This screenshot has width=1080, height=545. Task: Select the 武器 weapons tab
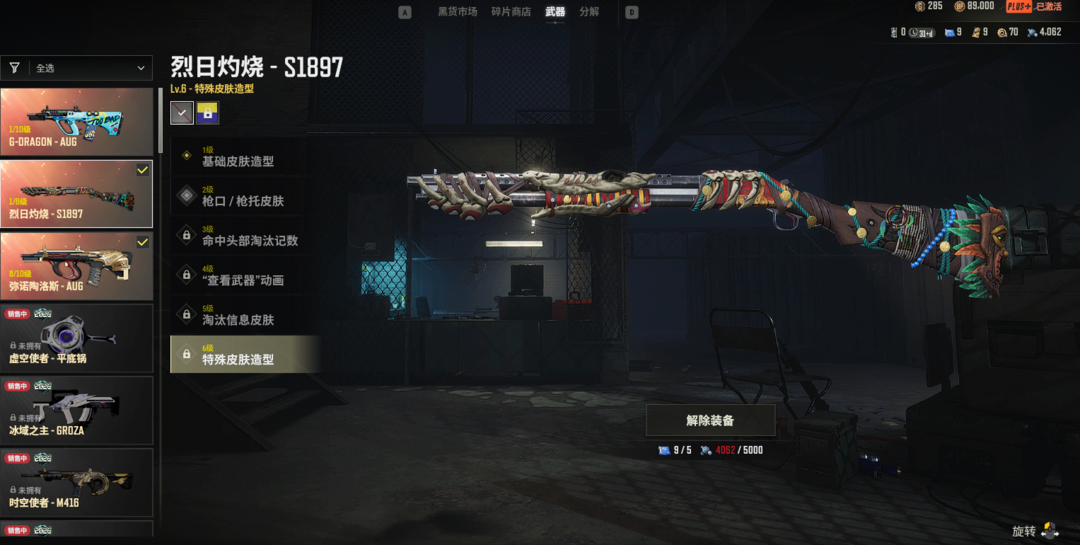555,12
